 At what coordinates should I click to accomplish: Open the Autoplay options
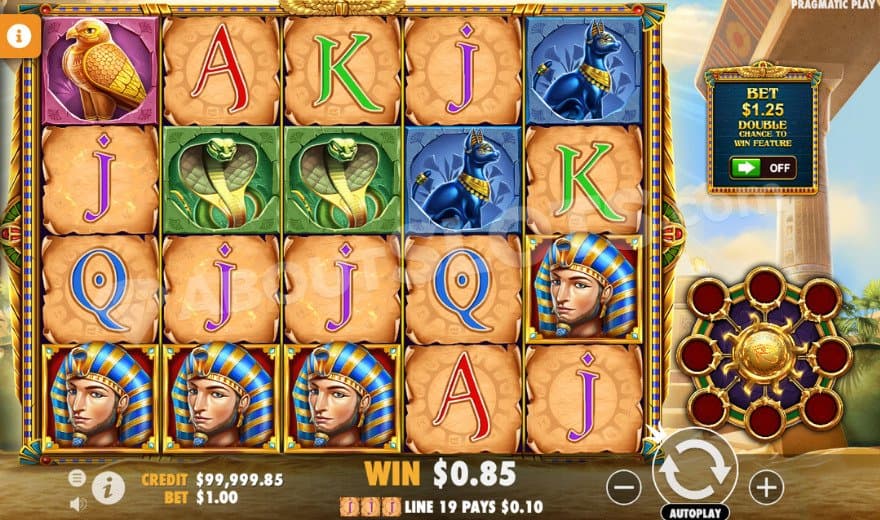tap(694, 510)
